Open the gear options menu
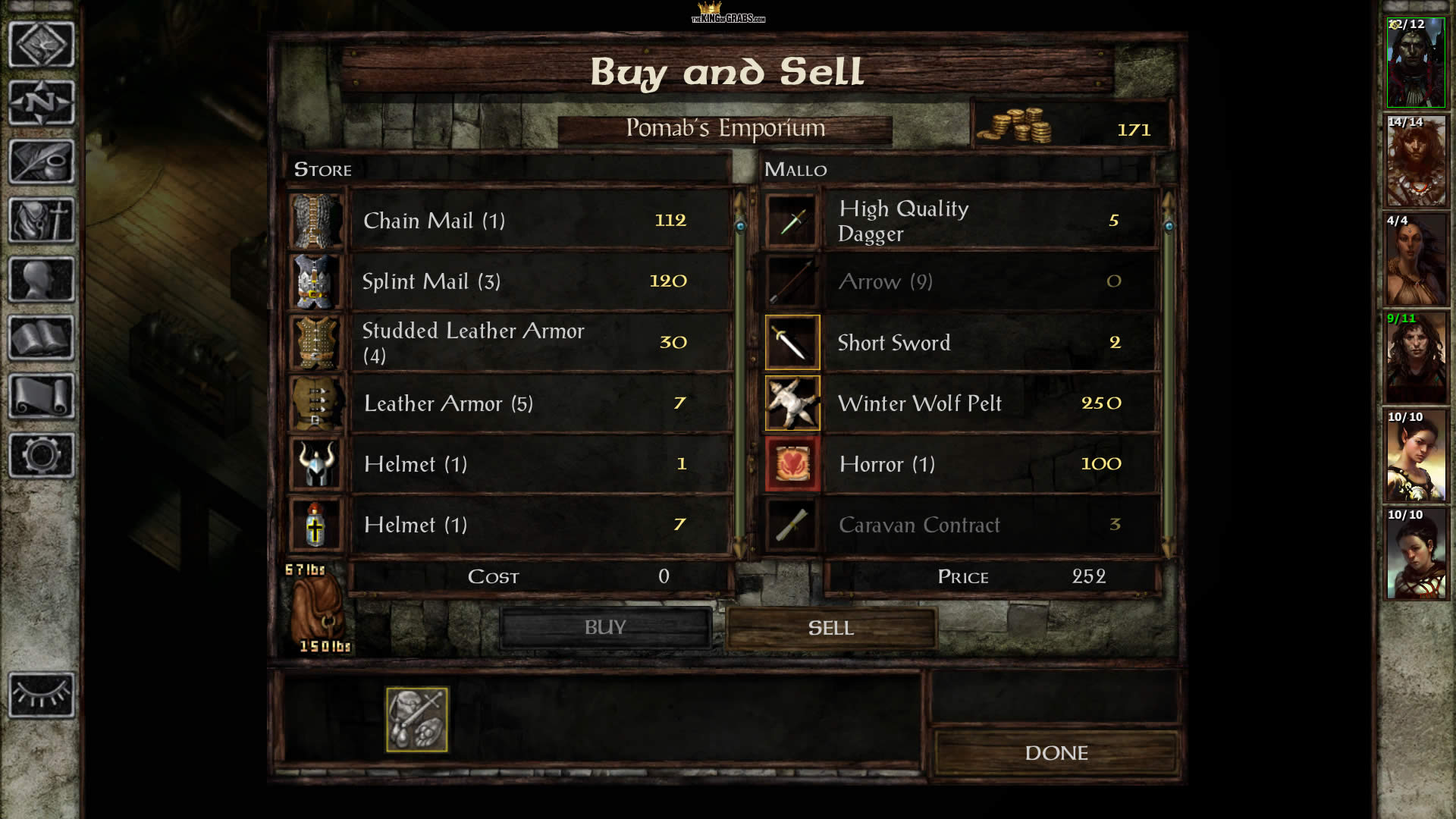 click(42, 455)
